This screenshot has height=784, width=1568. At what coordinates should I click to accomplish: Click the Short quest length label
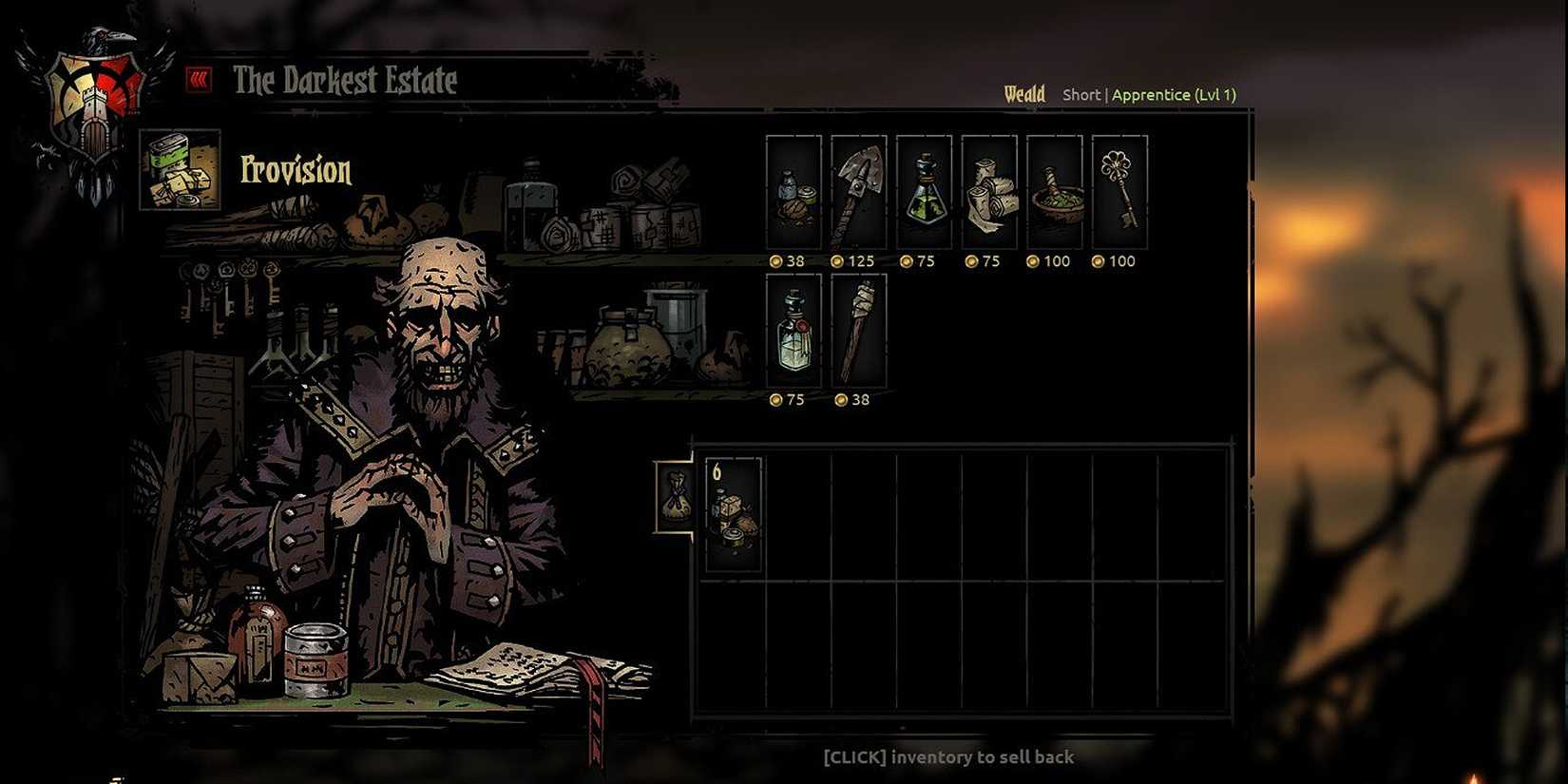coord(1080,94)
